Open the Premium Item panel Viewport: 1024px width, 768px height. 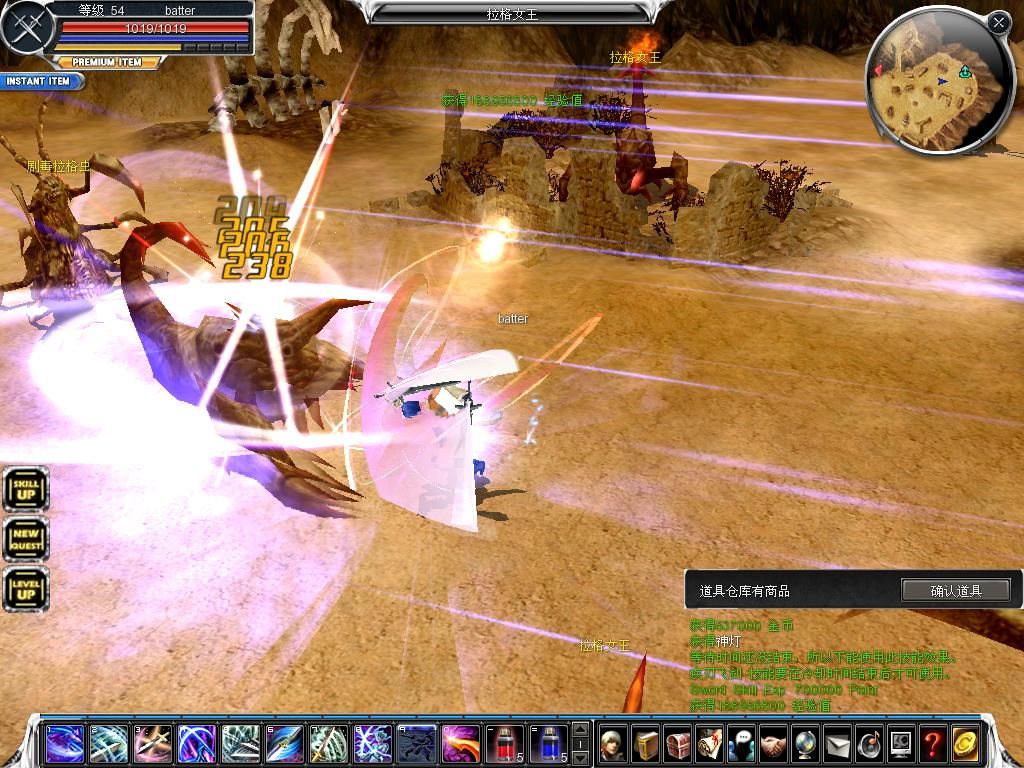tap(107, 62)
